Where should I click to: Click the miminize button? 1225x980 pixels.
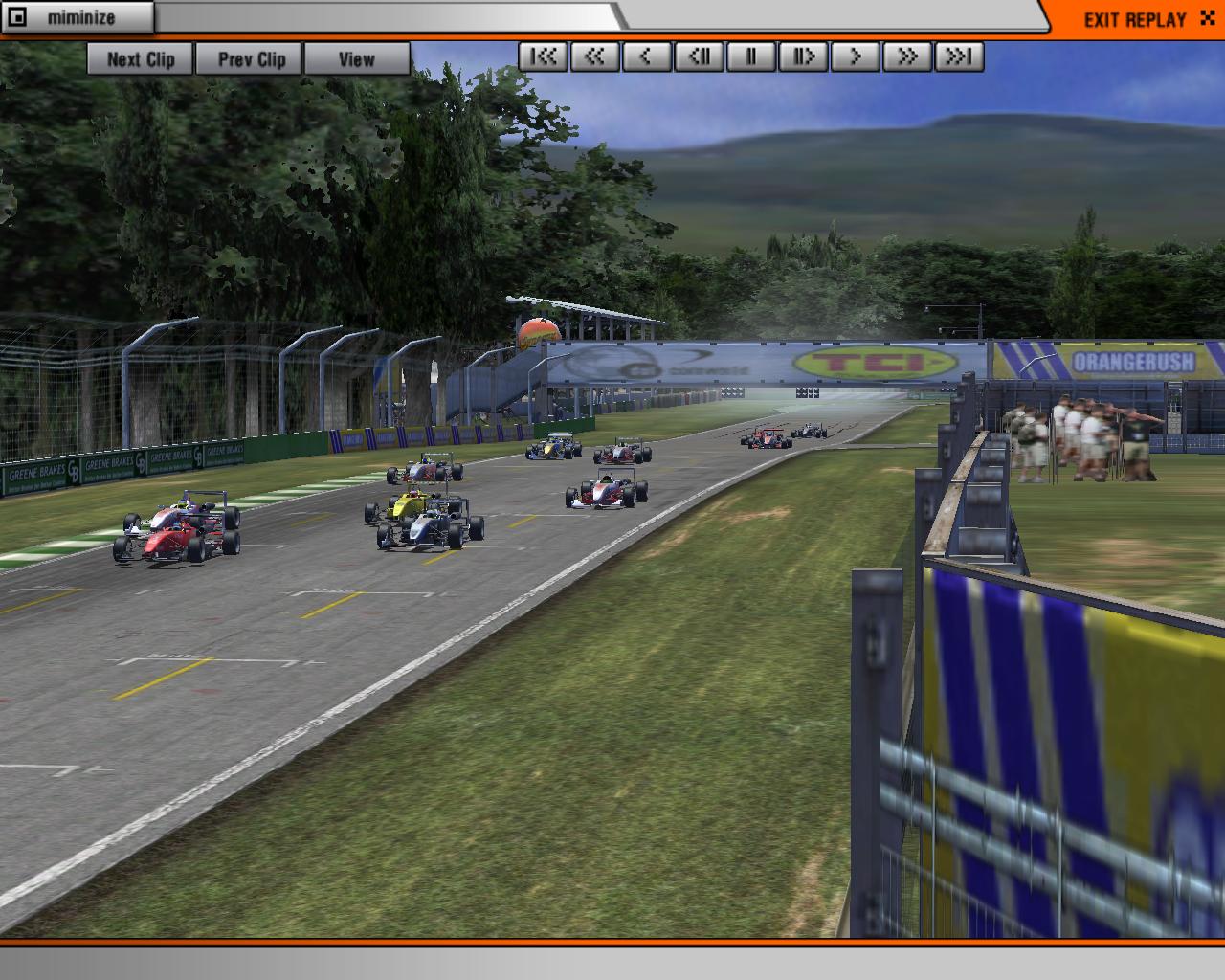click(78, 18)
